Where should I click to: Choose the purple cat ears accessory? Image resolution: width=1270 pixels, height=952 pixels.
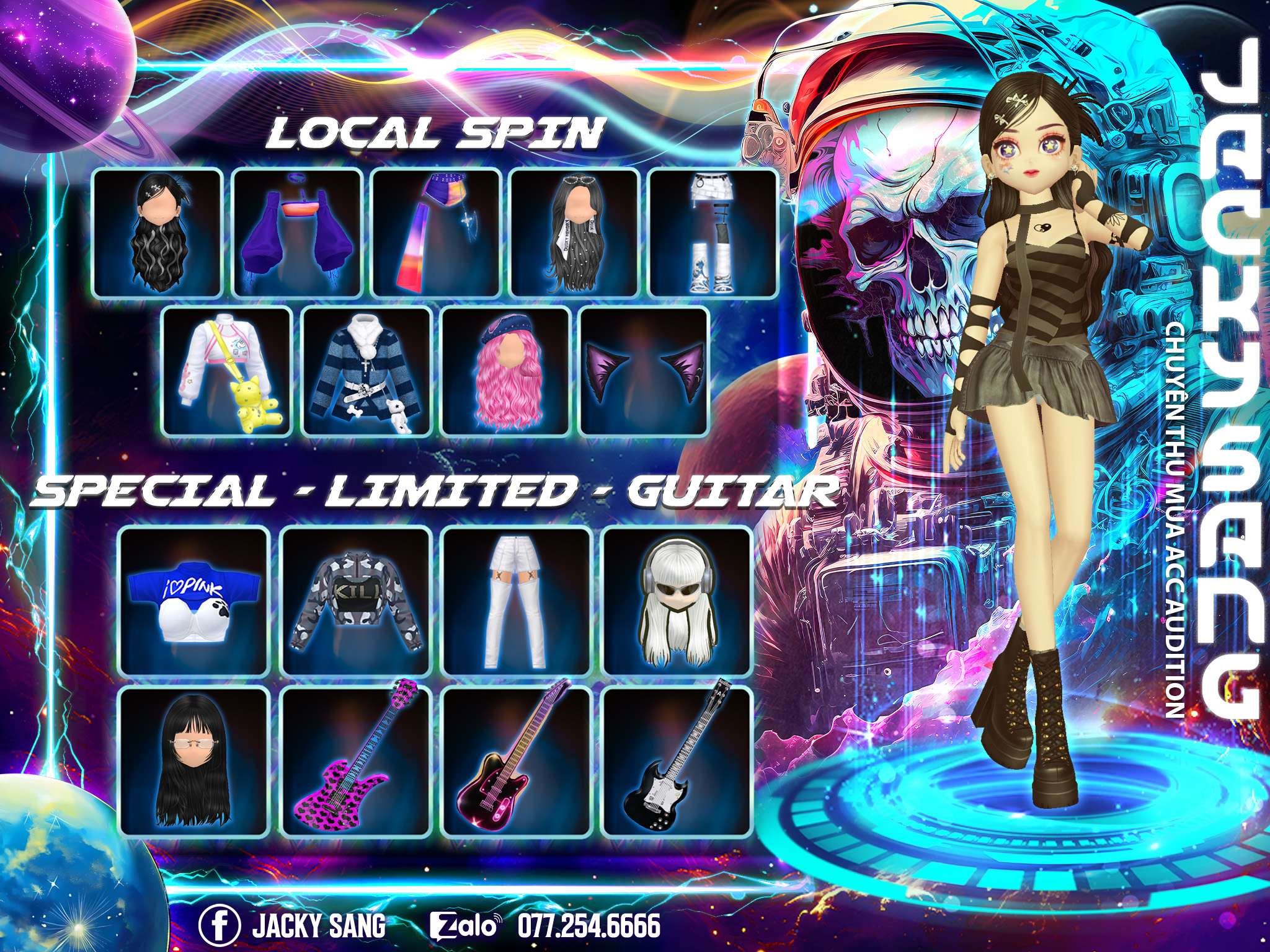click(644, 371)
